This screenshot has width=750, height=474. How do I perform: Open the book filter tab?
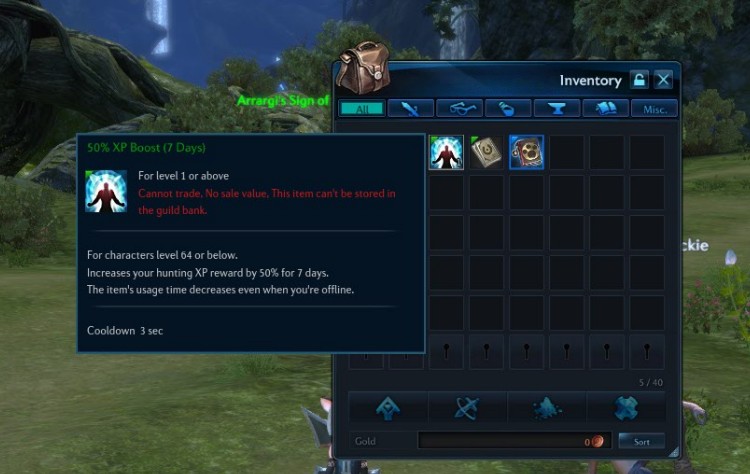click(606, 108)
